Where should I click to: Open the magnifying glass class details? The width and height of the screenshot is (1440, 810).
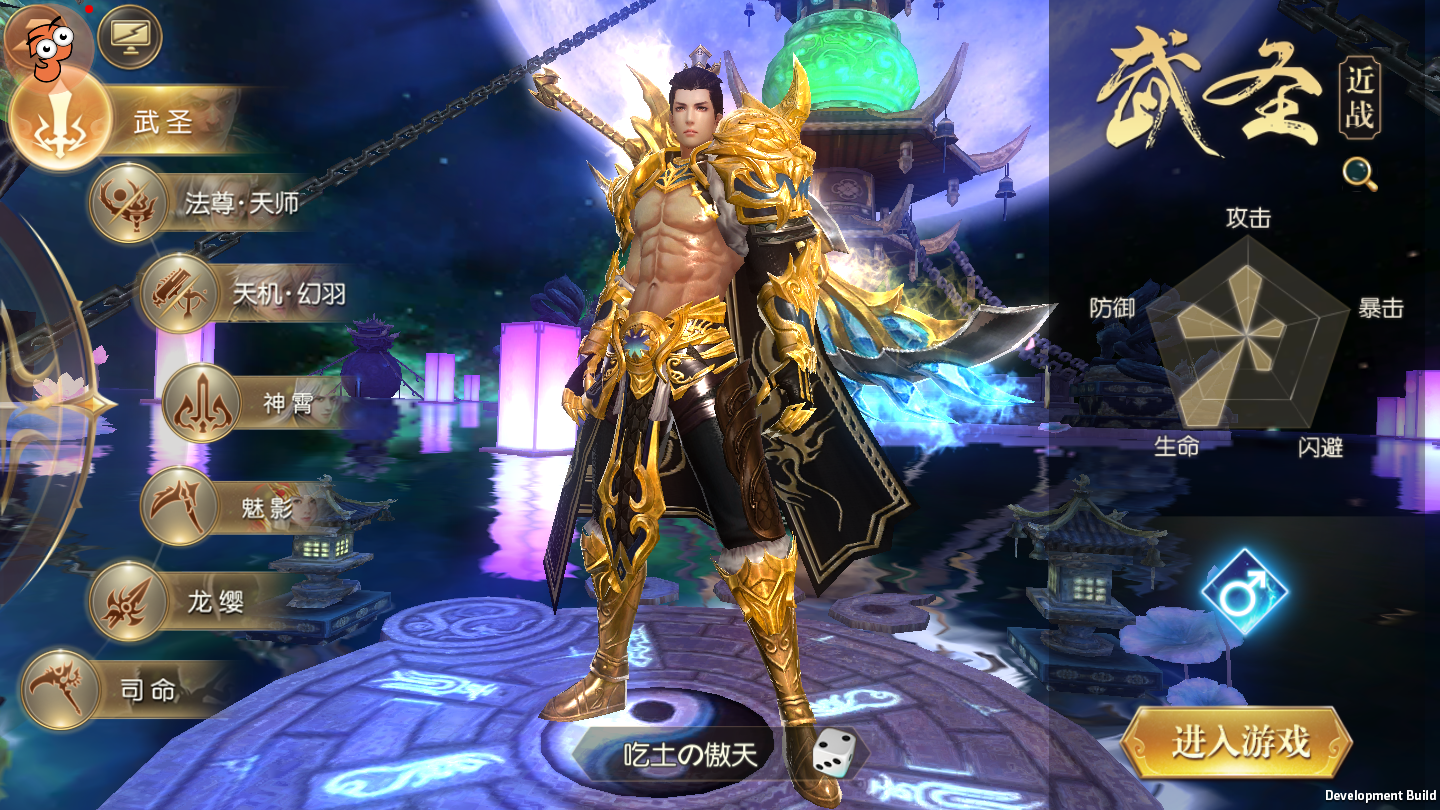click(x=1360, y=174)
